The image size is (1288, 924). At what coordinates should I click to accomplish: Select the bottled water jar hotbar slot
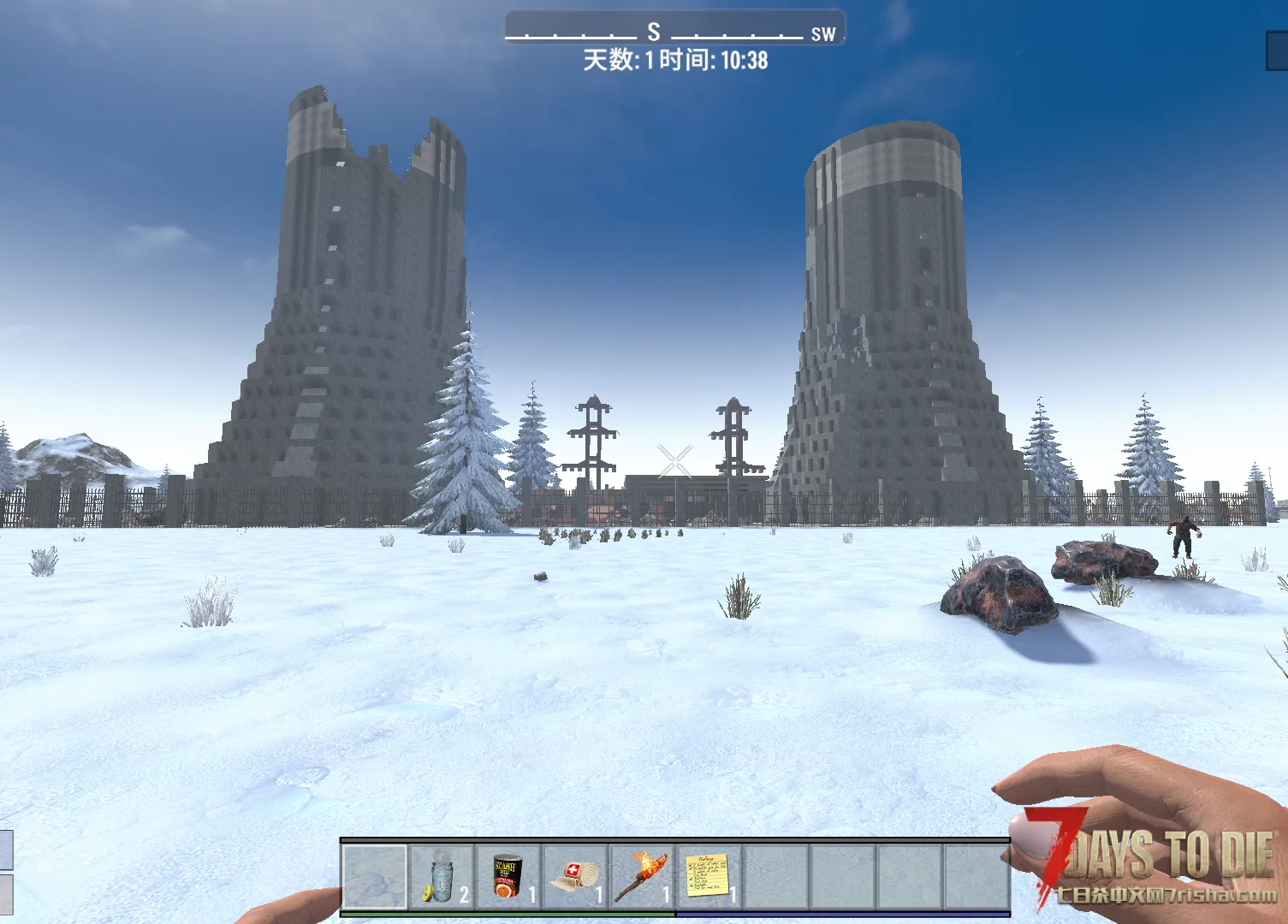442,876
